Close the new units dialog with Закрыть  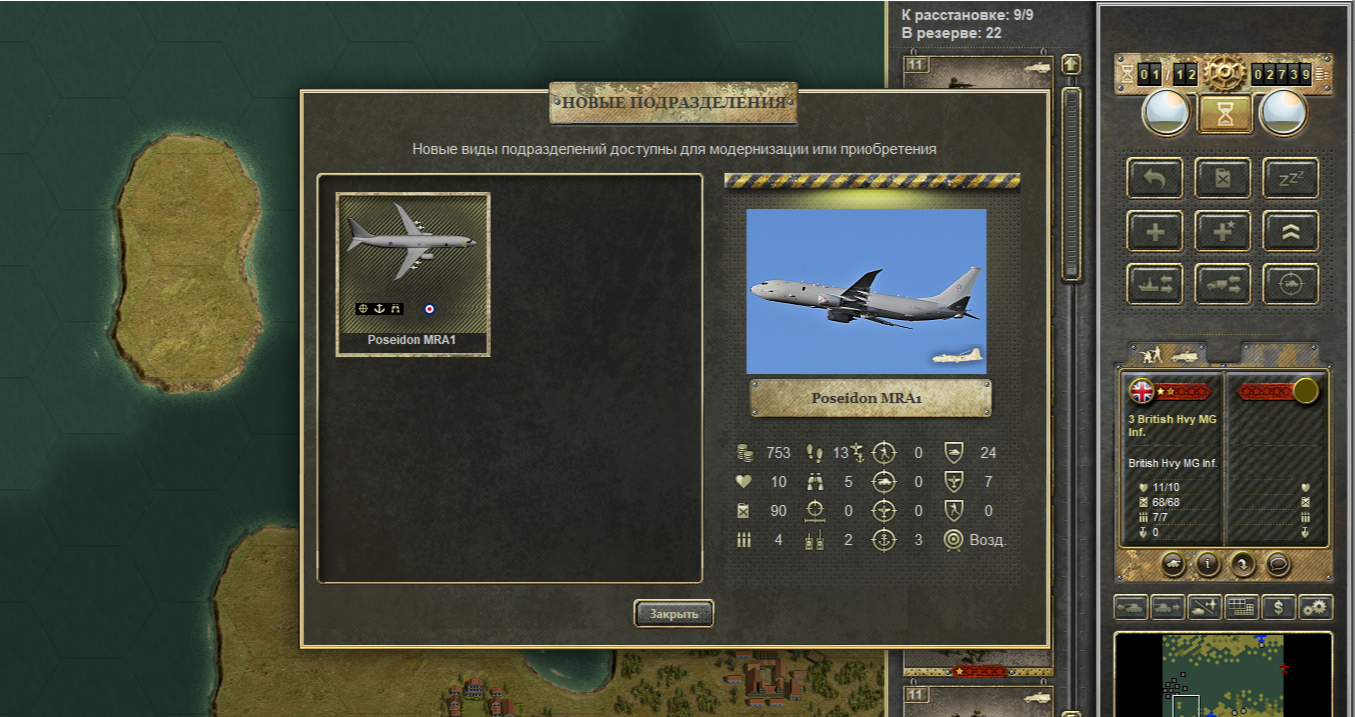(673, 613)
